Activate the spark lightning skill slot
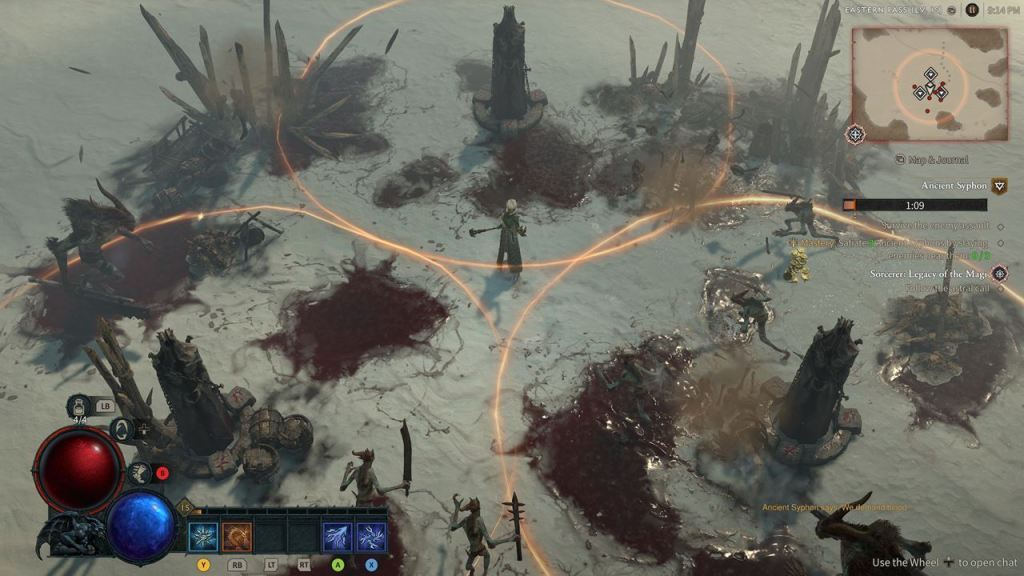1024x576 pixels. point(371,537)
